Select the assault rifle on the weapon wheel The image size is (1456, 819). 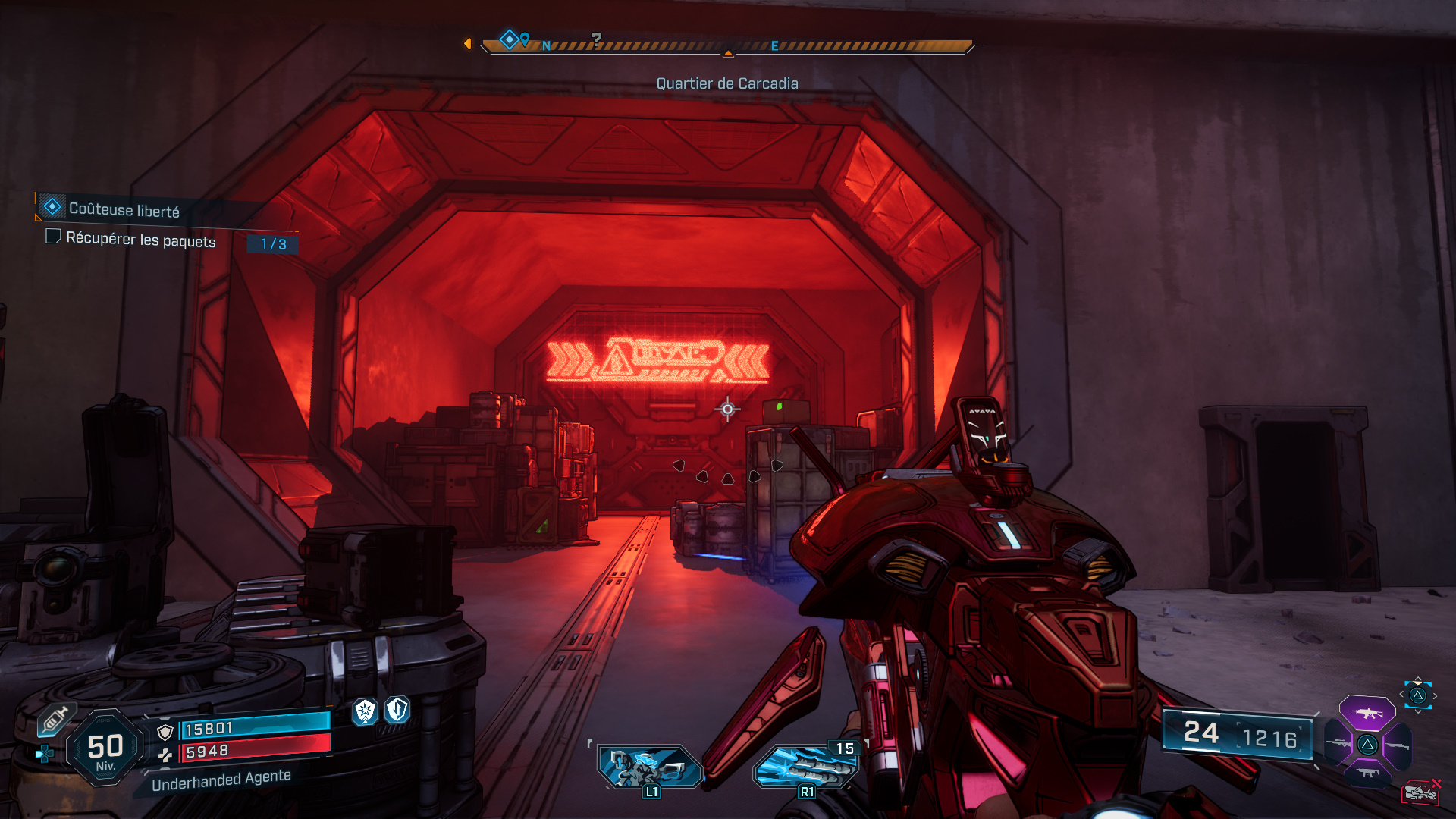[1367, 713]
